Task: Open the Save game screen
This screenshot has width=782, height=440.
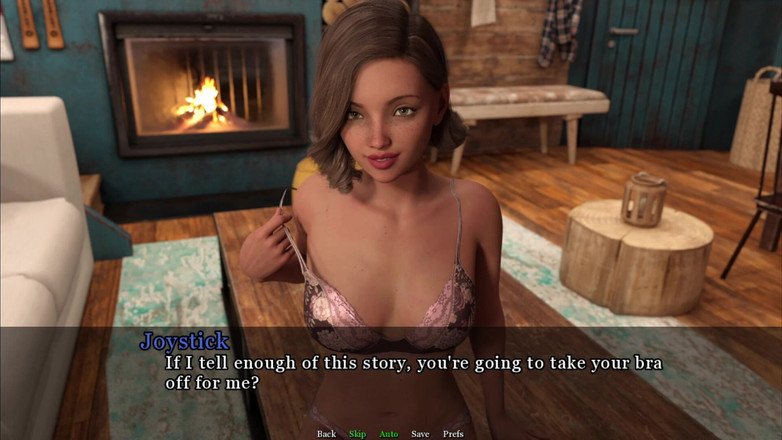Action: point(420,434)
